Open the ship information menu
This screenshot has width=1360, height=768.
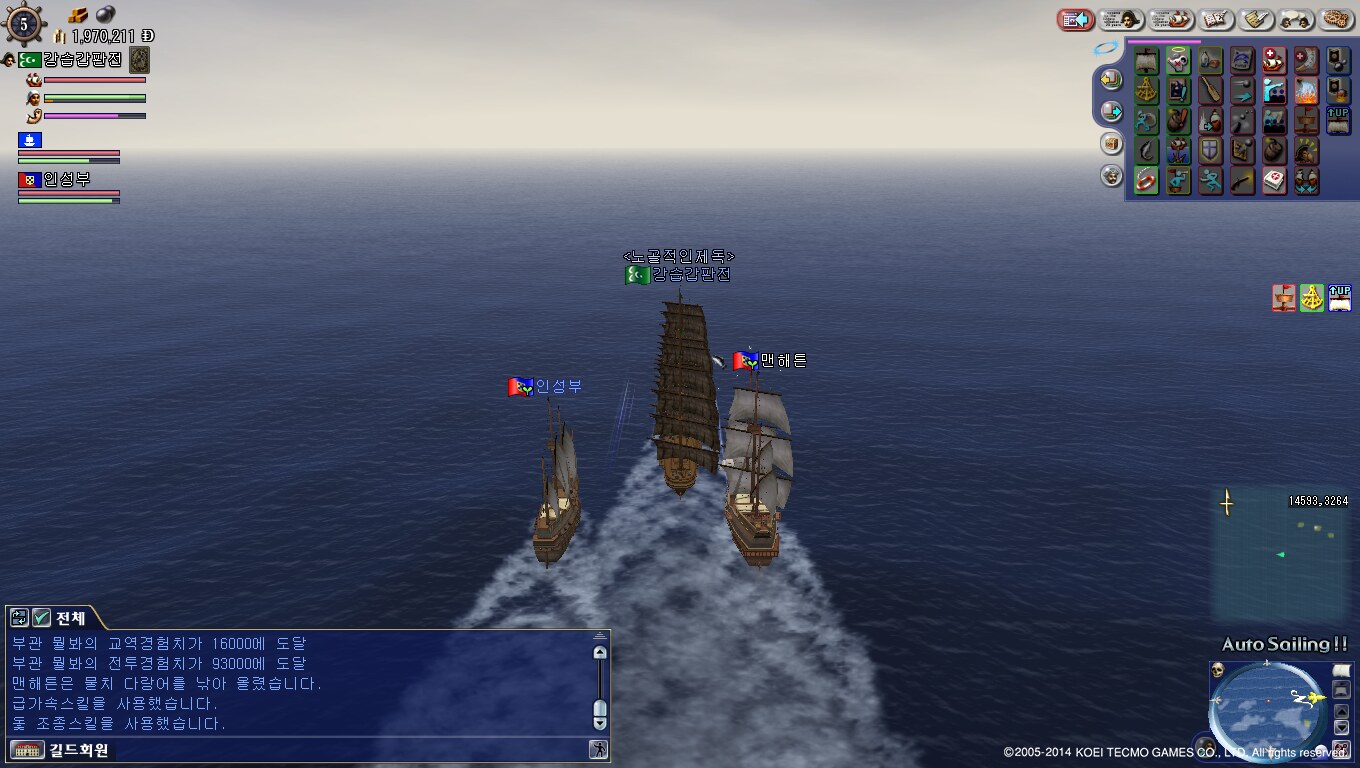[1171, 20]
